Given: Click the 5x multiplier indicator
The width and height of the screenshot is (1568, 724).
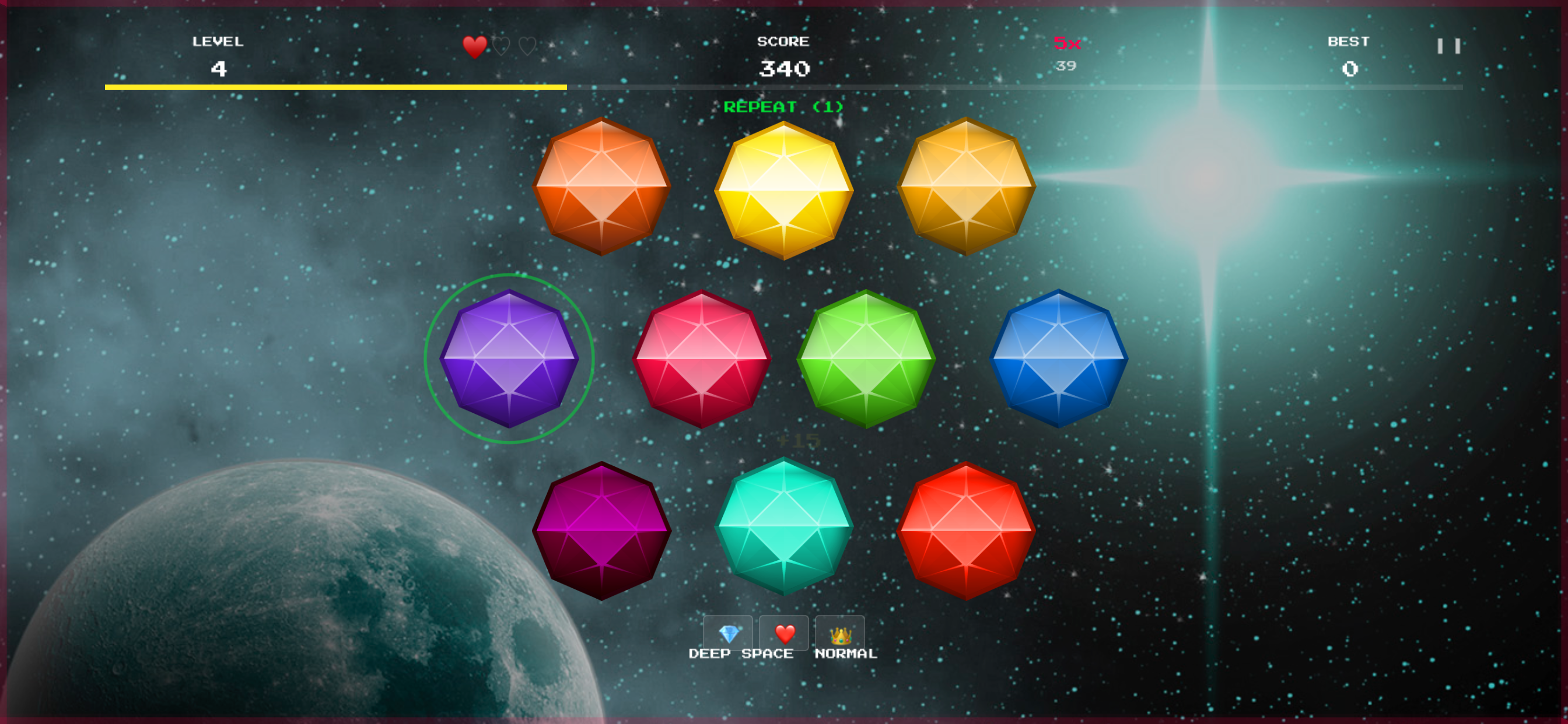Looking at the screenshot, I should (1066, 43).
